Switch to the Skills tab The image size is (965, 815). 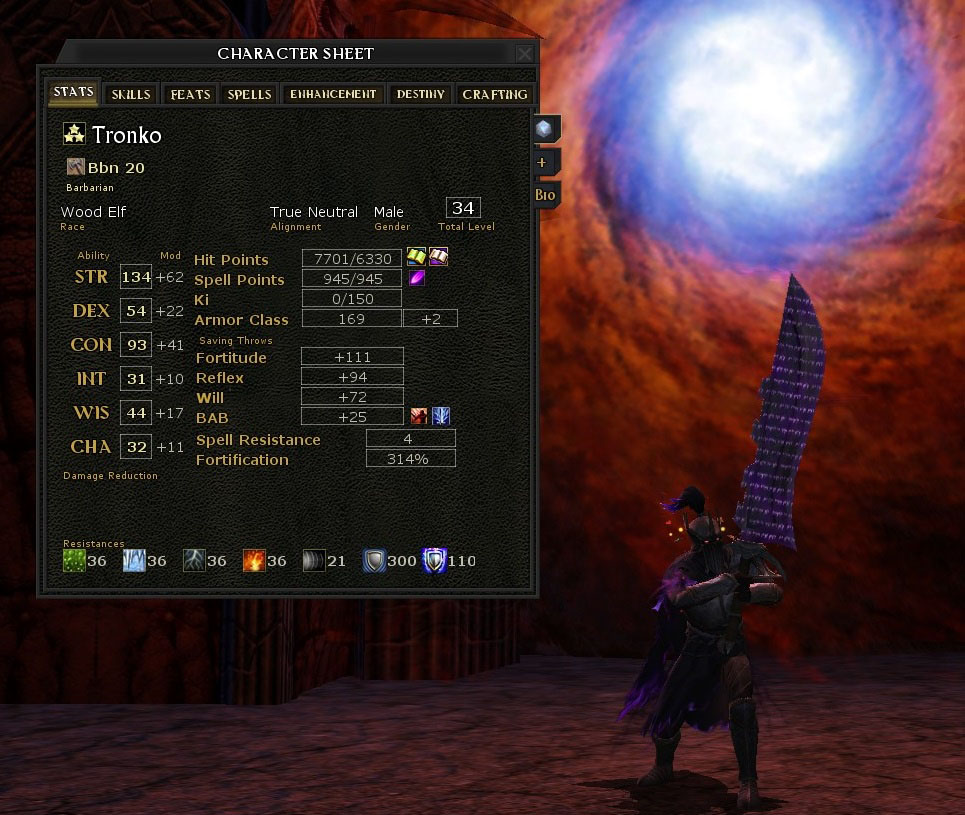(131, 94)
